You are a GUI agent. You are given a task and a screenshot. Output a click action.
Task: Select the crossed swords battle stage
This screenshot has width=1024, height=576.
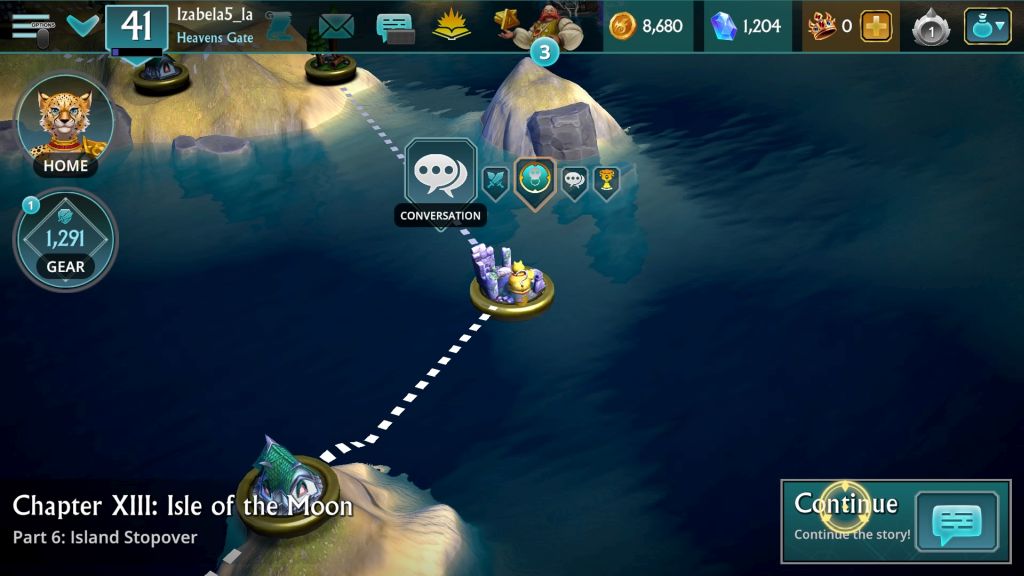point(496,182)
